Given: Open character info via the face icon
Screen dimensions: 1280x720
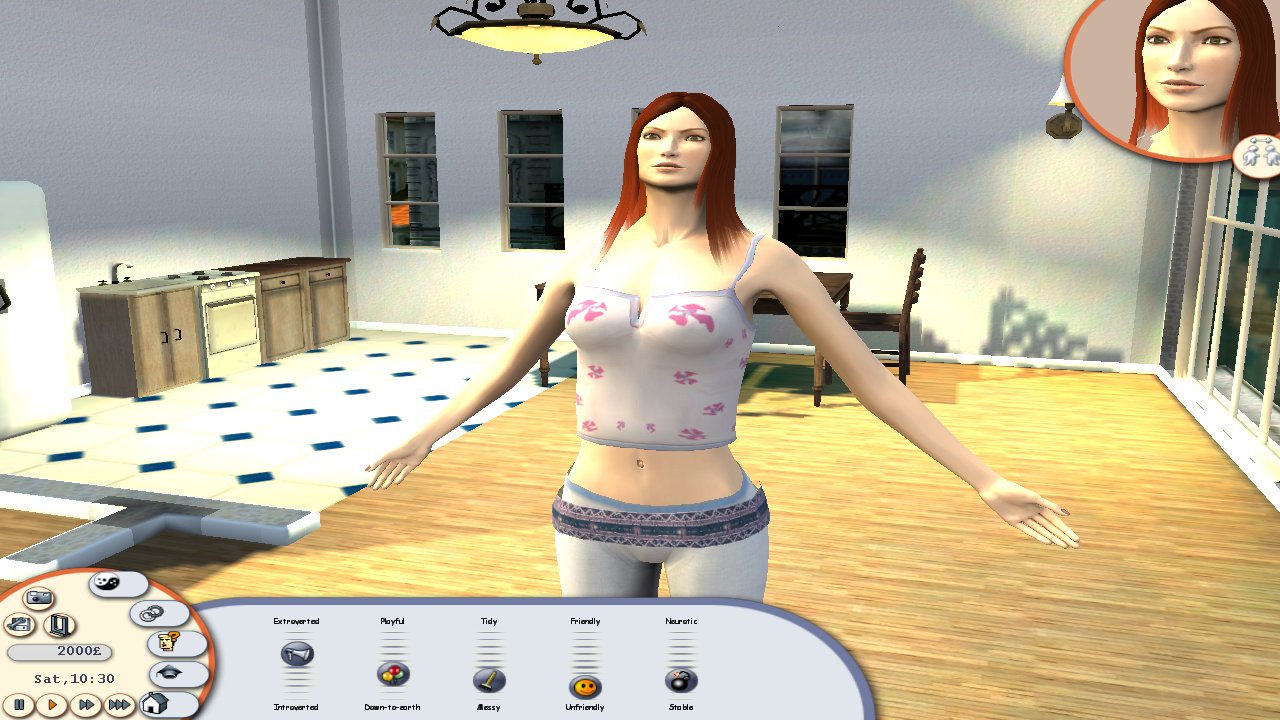Looking at the screenshot, I should click(x=168, y=641).
